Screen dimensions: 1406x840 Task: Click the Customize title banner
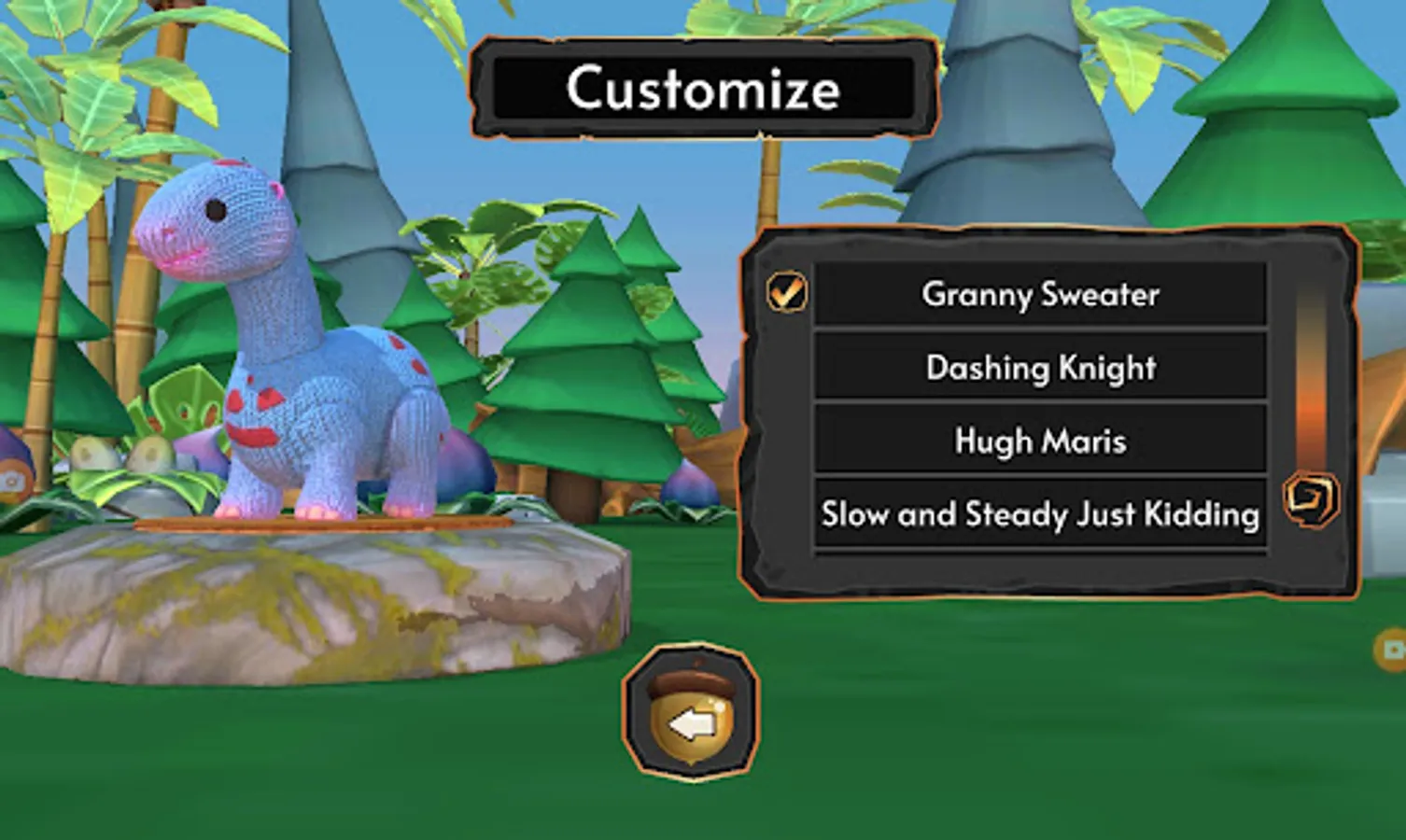click(703, 87)
